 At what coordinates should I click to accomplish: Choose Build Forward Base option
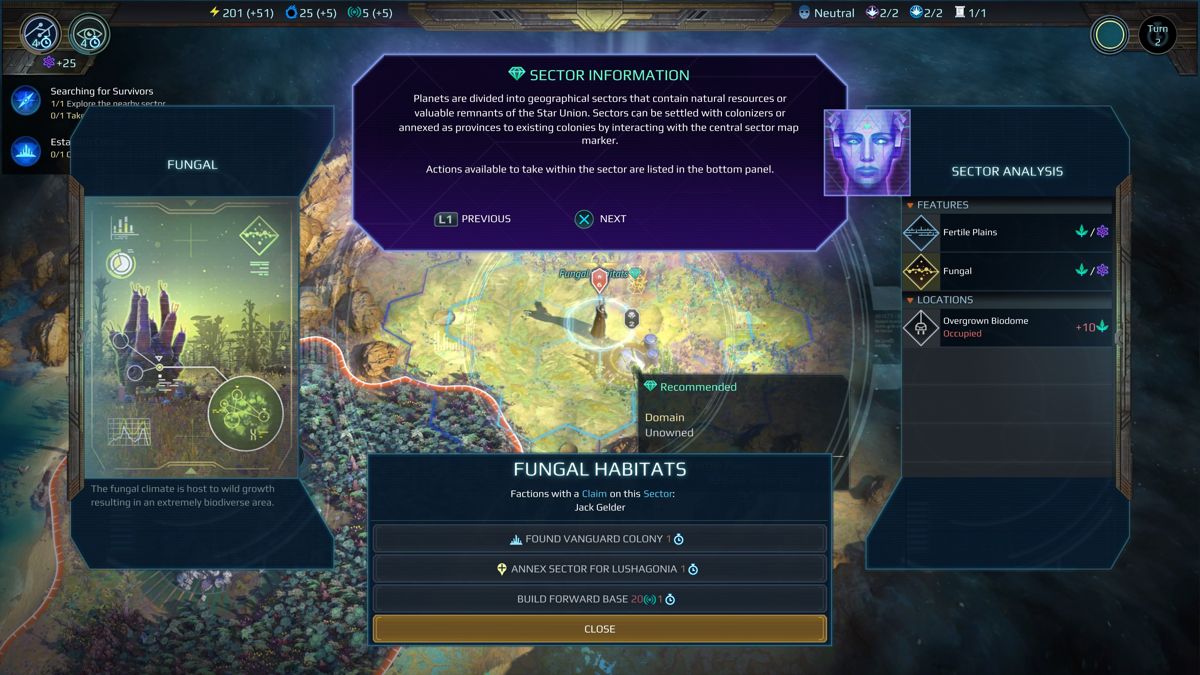pos(599,599)
